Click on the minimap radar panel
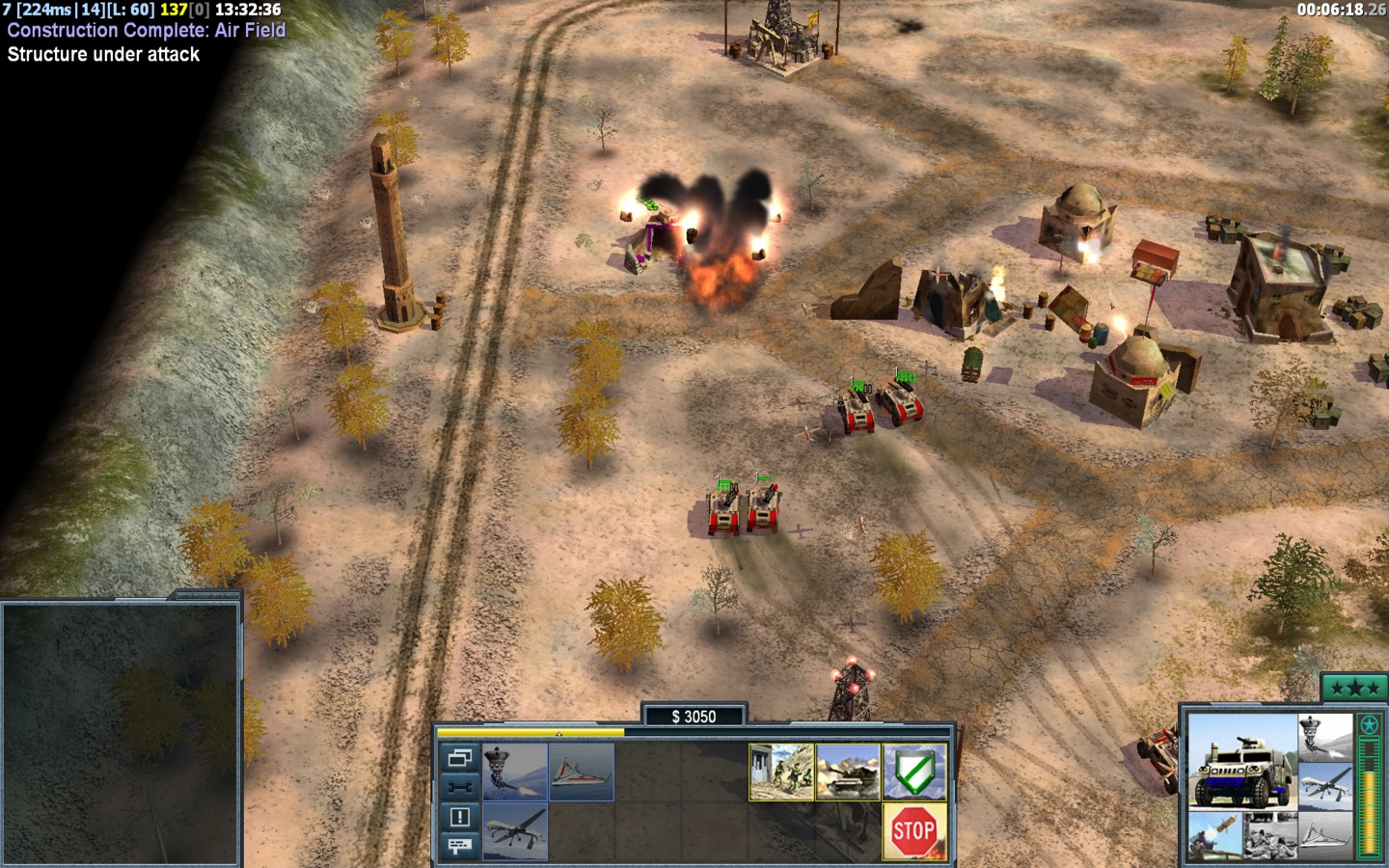The height and width of the screenshot is (868, 1389). [121, 733]
